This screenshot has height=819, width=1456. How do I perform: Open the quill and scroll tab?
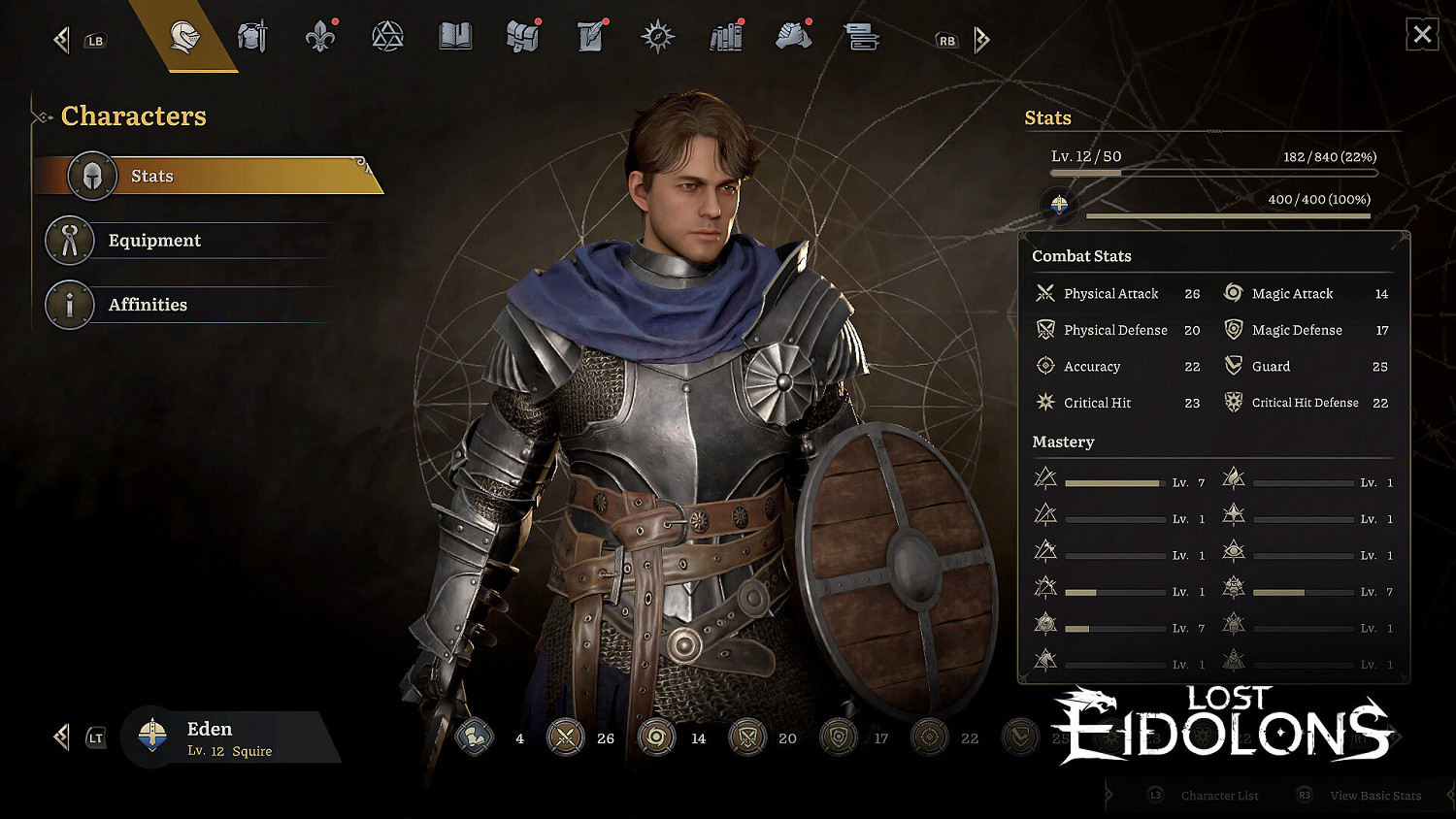pyautogui.click(x=590, y=38)
